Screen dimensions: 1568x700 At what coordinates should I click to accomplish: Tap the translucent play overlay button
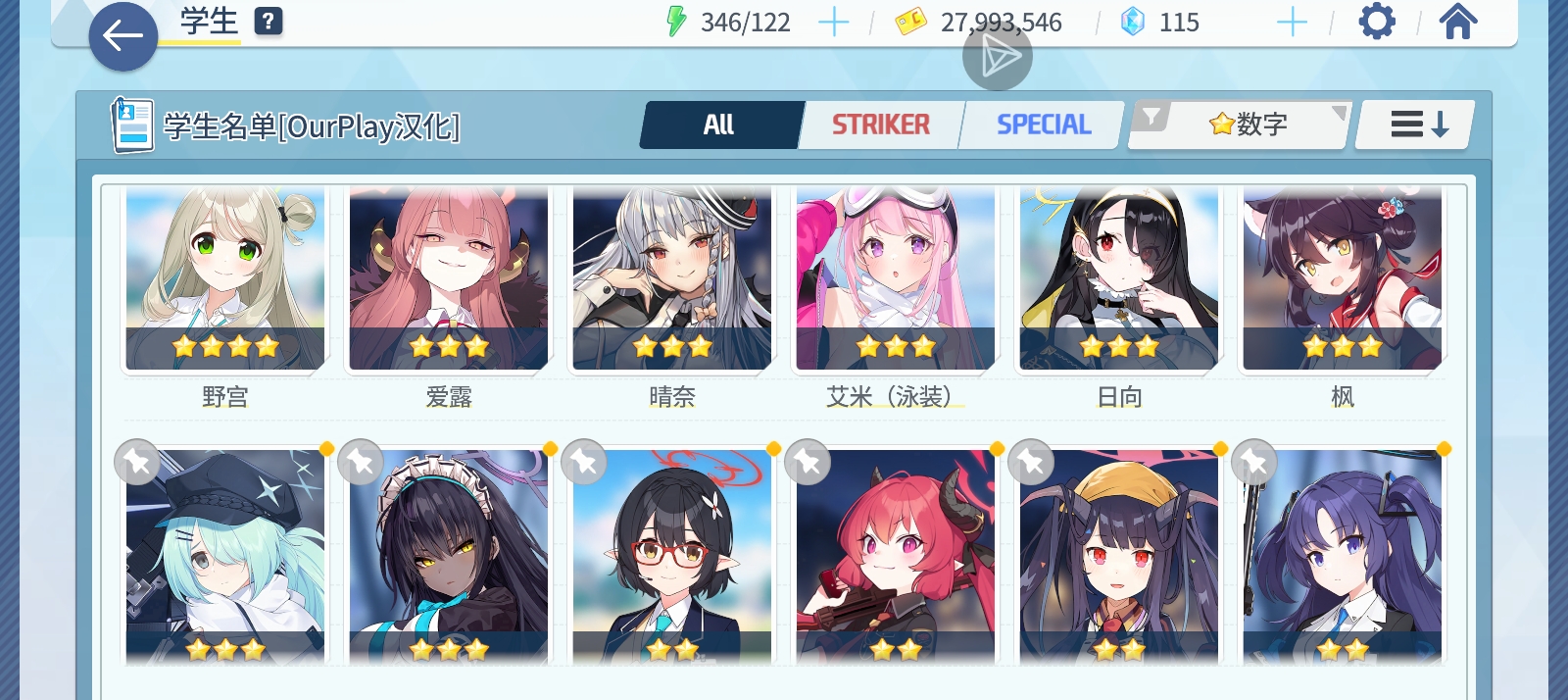click(998, 57)
